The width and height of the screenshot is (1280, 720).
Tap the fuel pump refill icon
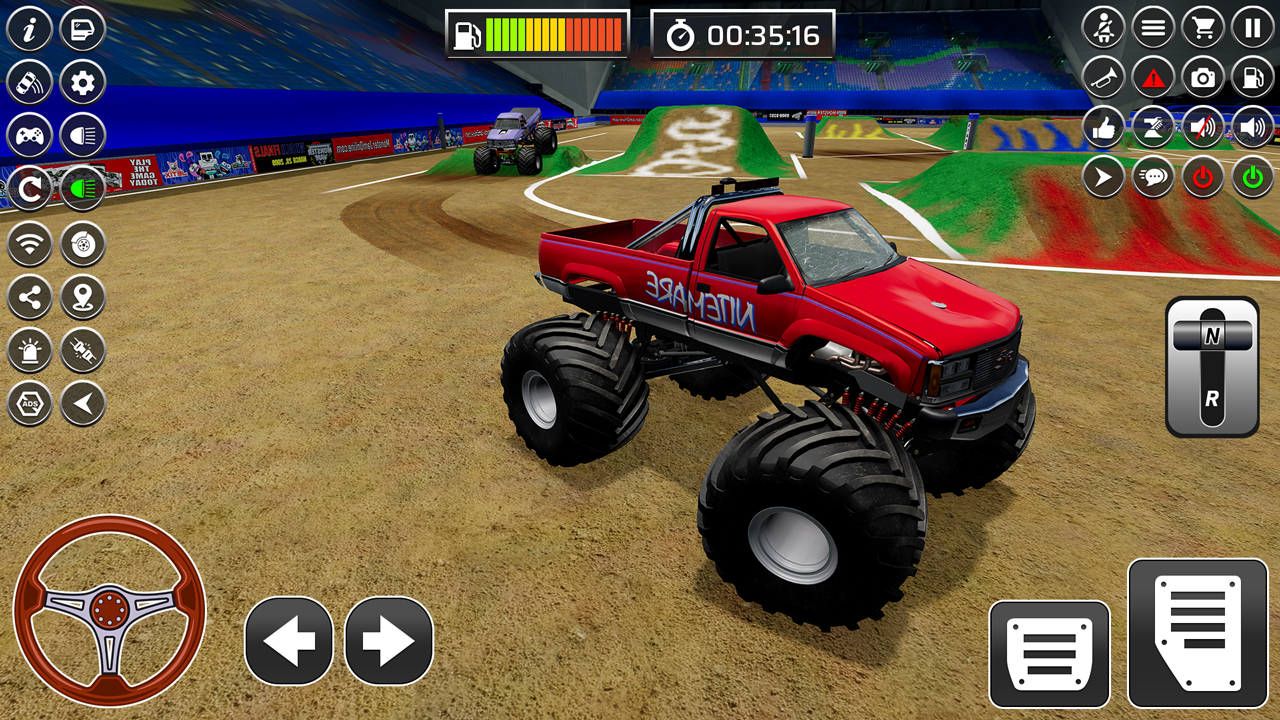[x=1250, y=77]
